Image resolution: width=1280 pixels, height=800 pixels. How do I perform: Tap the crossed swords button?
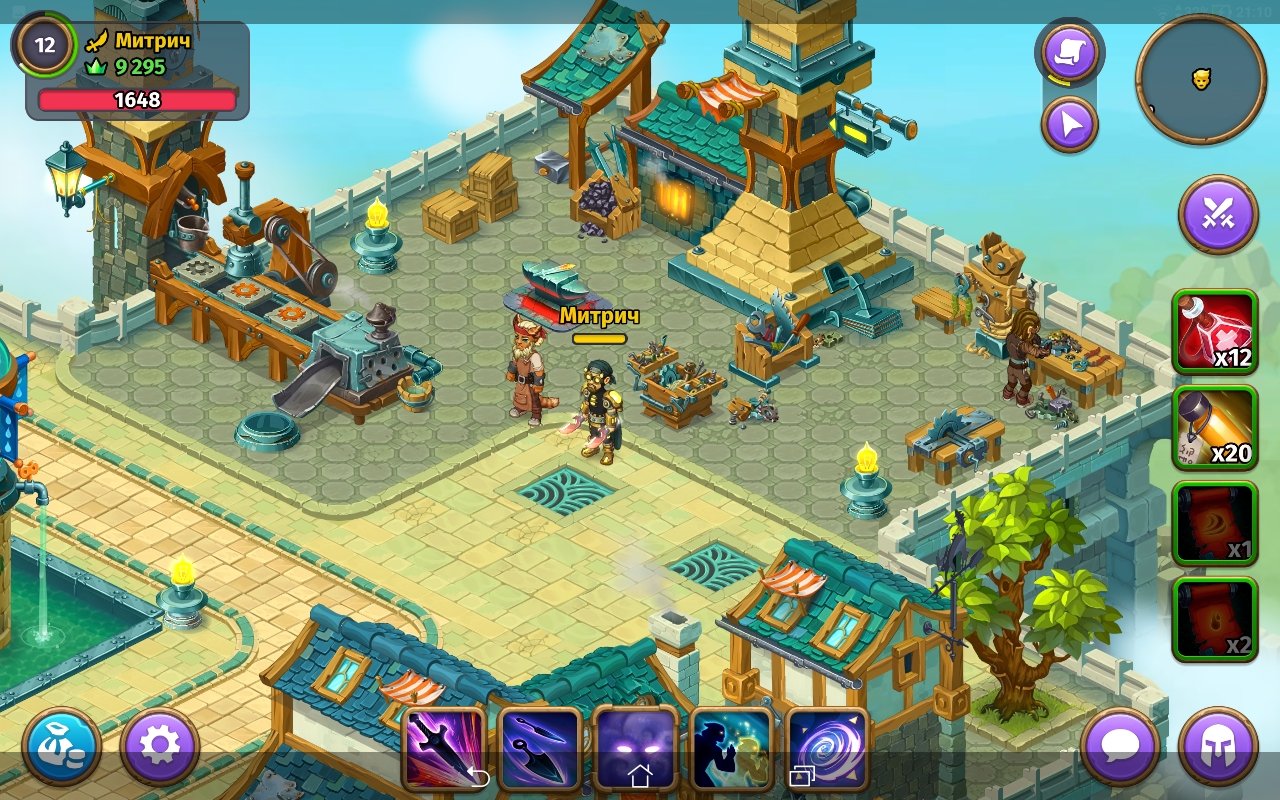point(1217,215)
